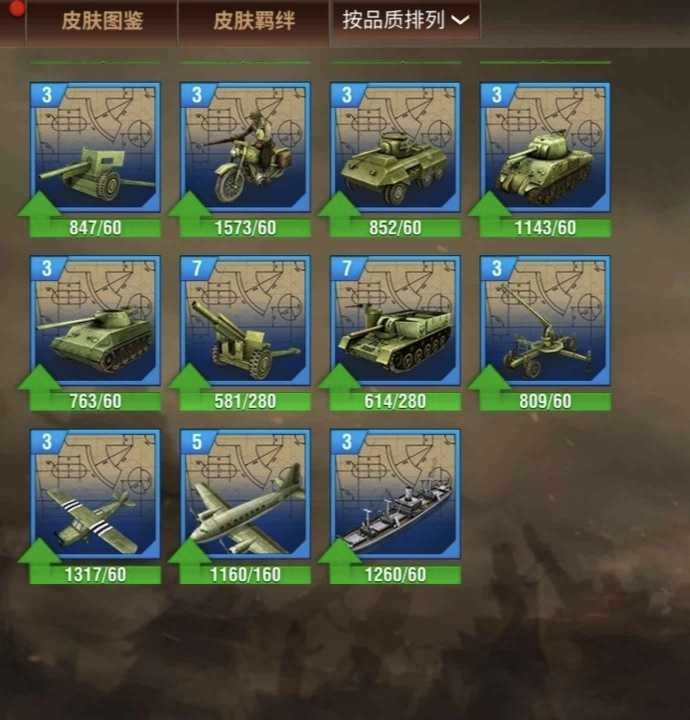Select the warship card 1260/60
This screenshot has width=690, height=720.
click(395, 497)
